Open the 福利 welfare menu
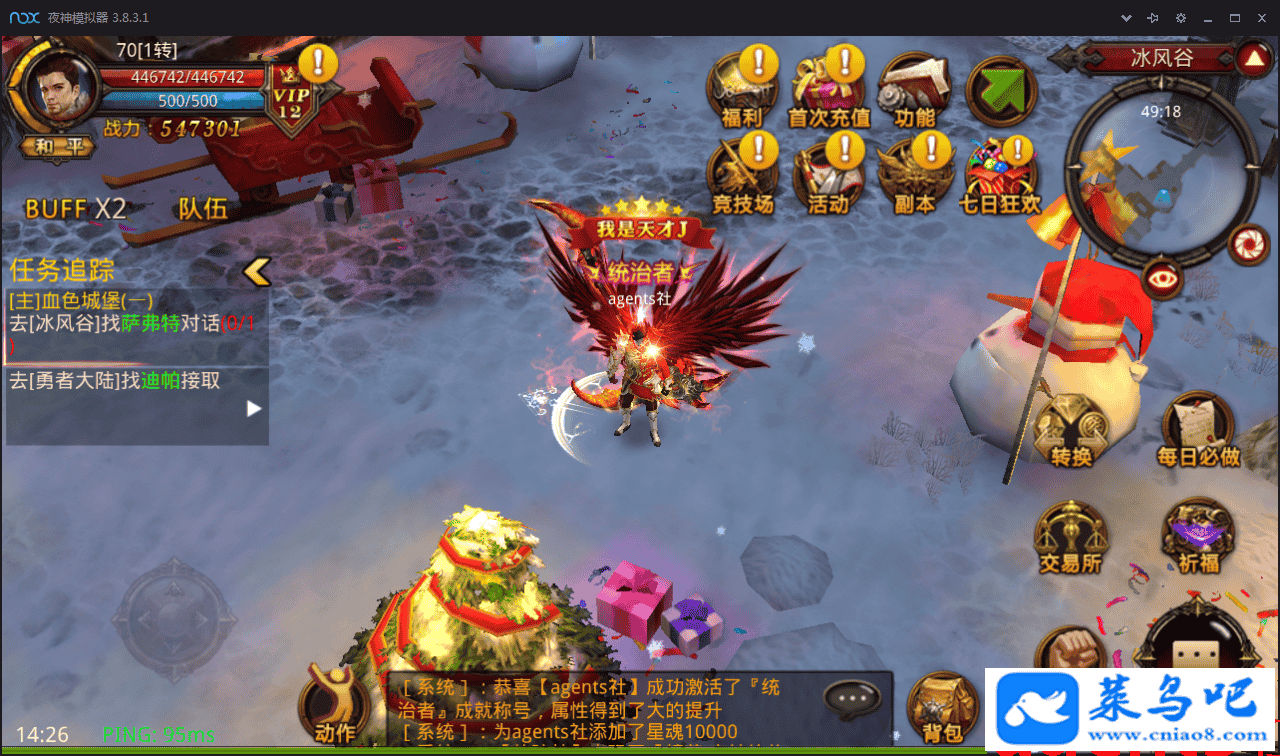This screenshot has height=756, width=1280. (x=741, y=92)
